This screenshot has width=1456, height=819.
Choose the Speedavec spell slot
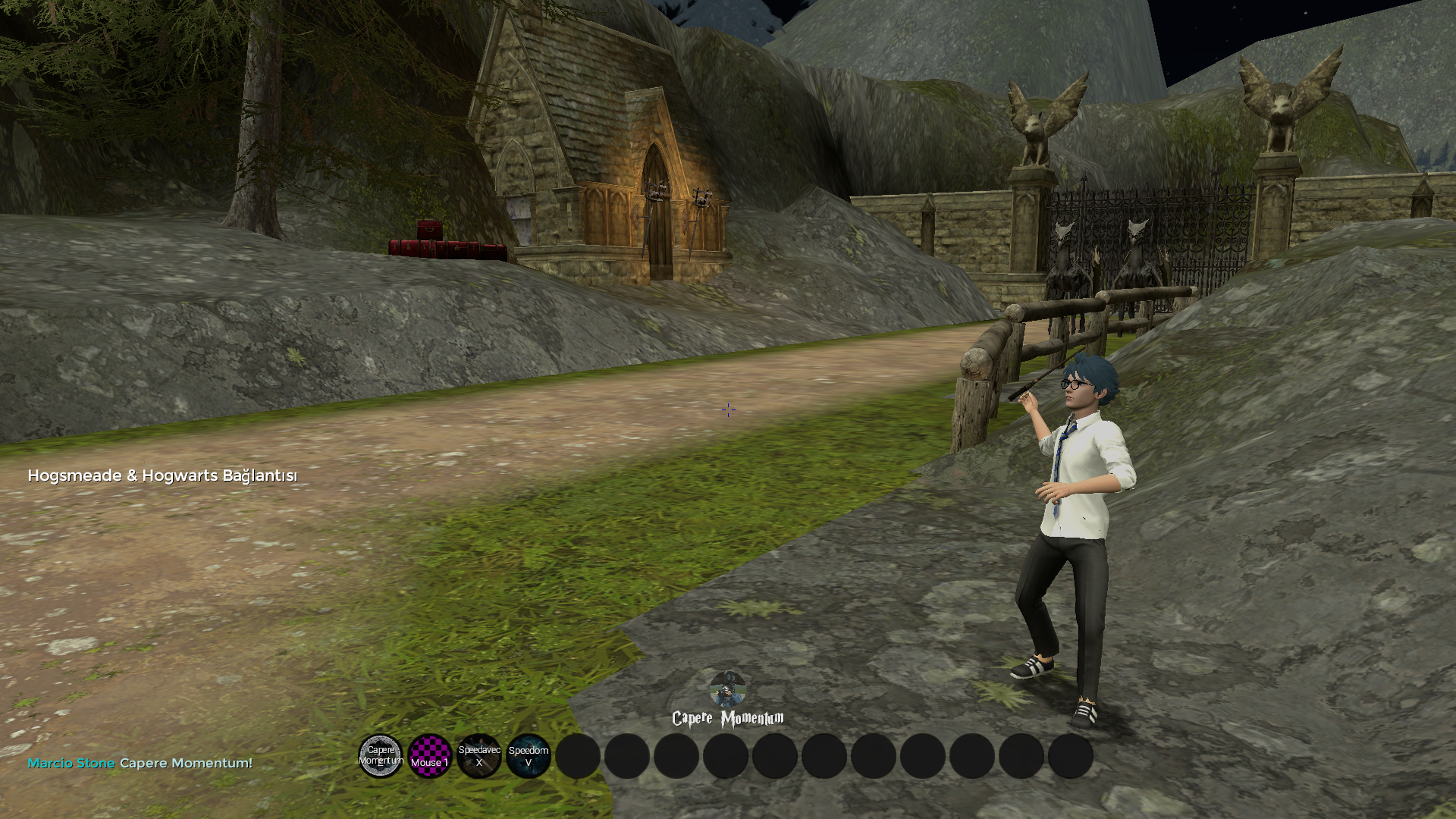(479, 756)
